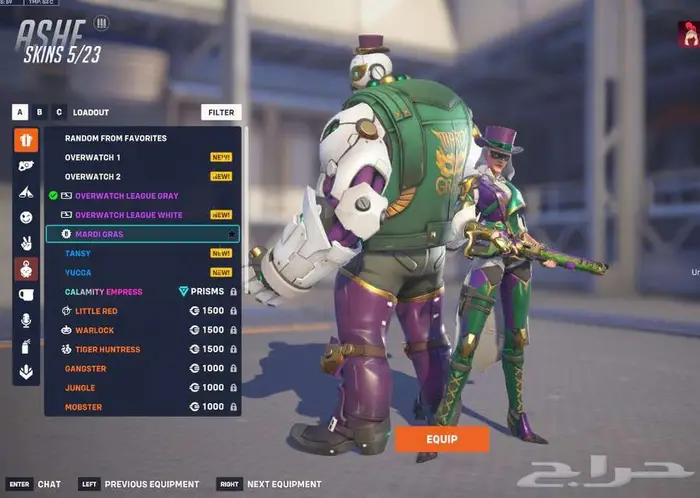
Task: Select the Mobster skin
Action: pyautogui.click(x=84, y=407)
